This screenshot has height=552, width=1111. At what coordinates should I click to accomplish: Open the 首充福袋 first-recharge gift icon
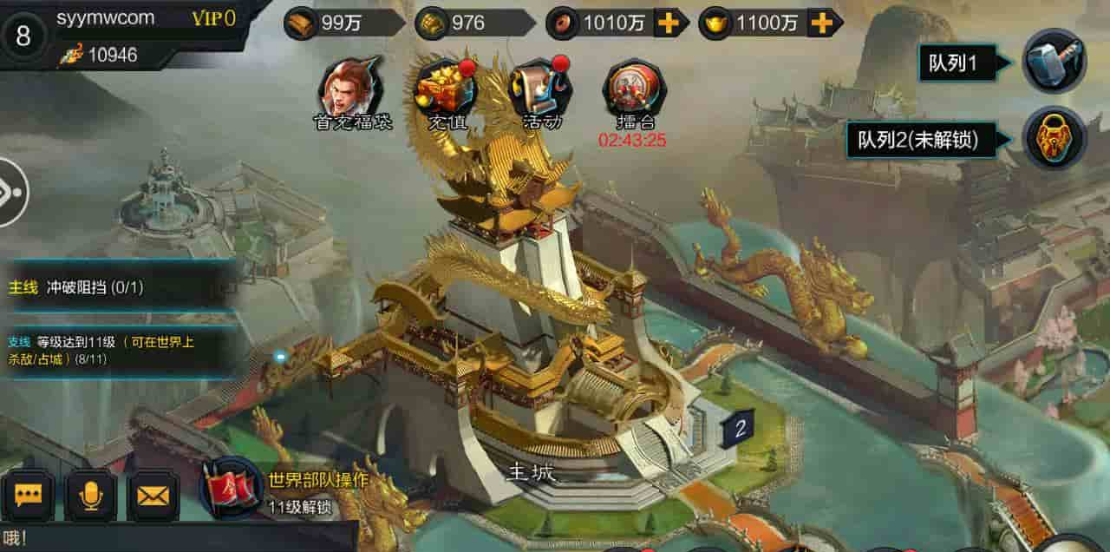pos(352,89)
